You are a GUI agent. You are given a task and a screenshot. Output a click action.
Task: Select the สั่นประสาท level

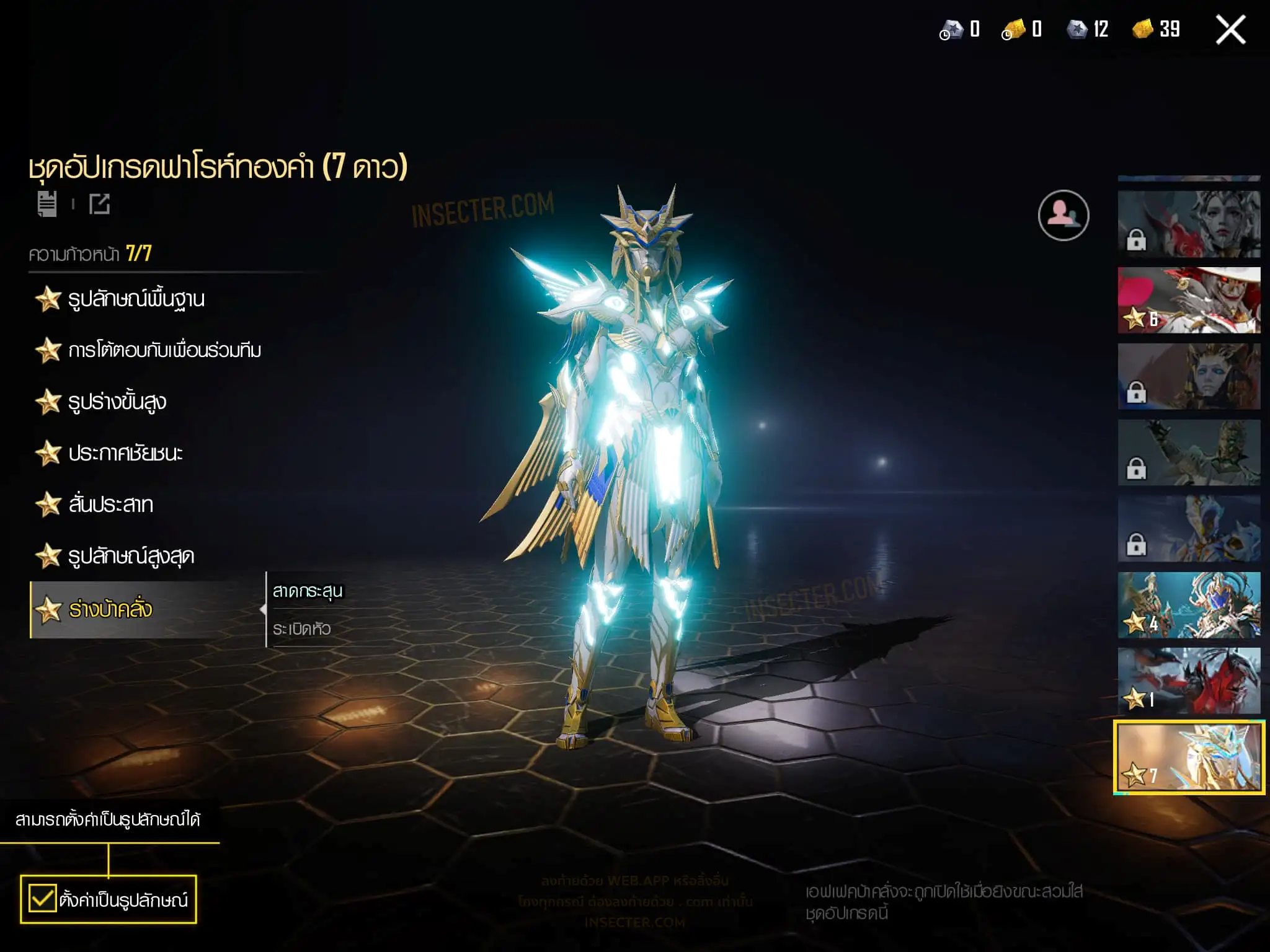click(110, 505)
